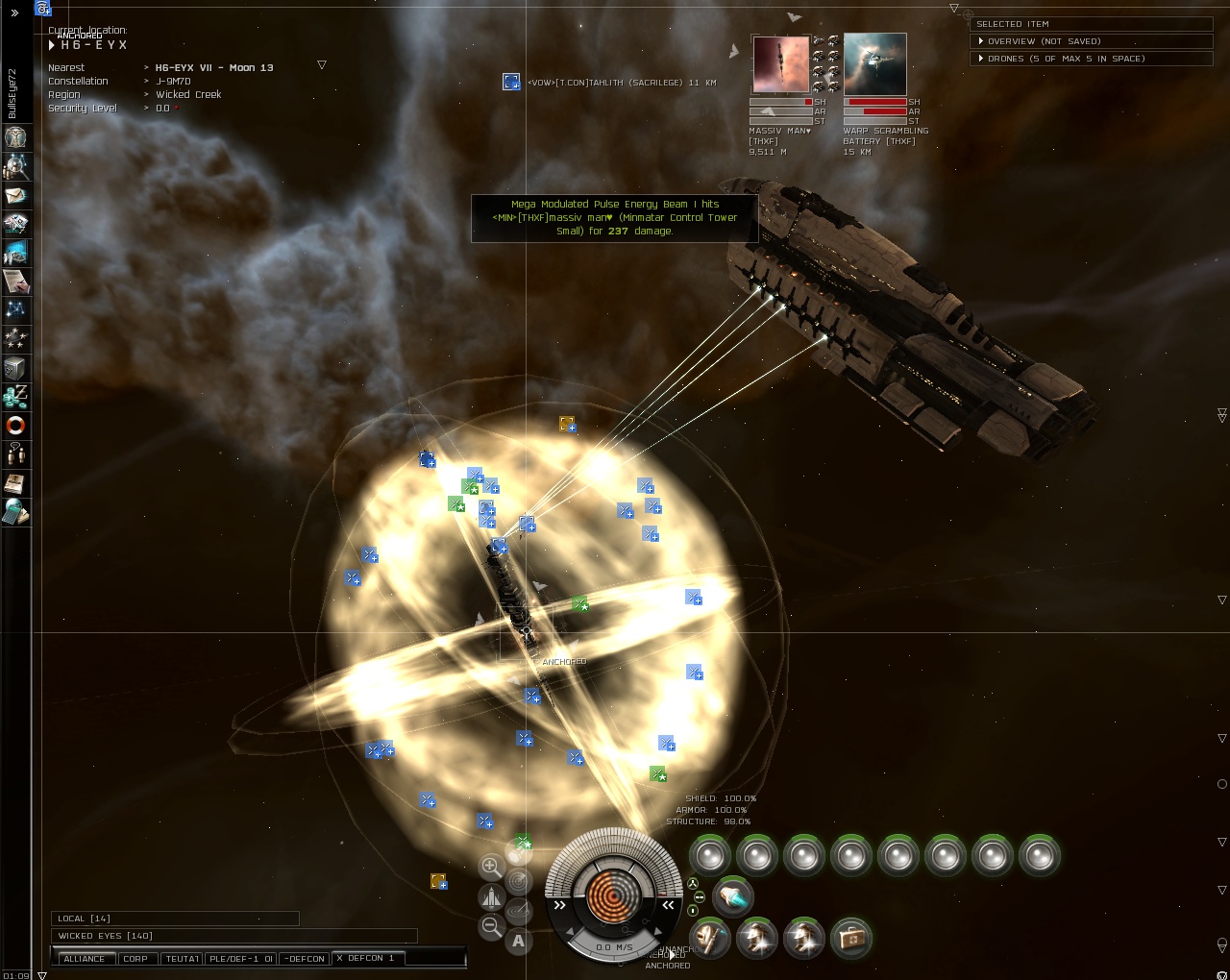Expand the sidebar with double-arrow button
The image size is (1230, 980).
tap(14, 12)
